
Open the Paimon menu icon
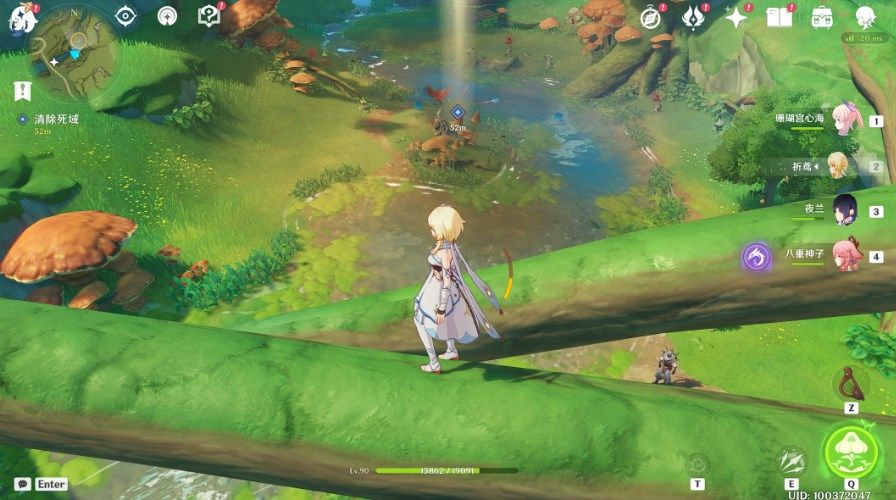pyautogui.click(x=19, y=17)
